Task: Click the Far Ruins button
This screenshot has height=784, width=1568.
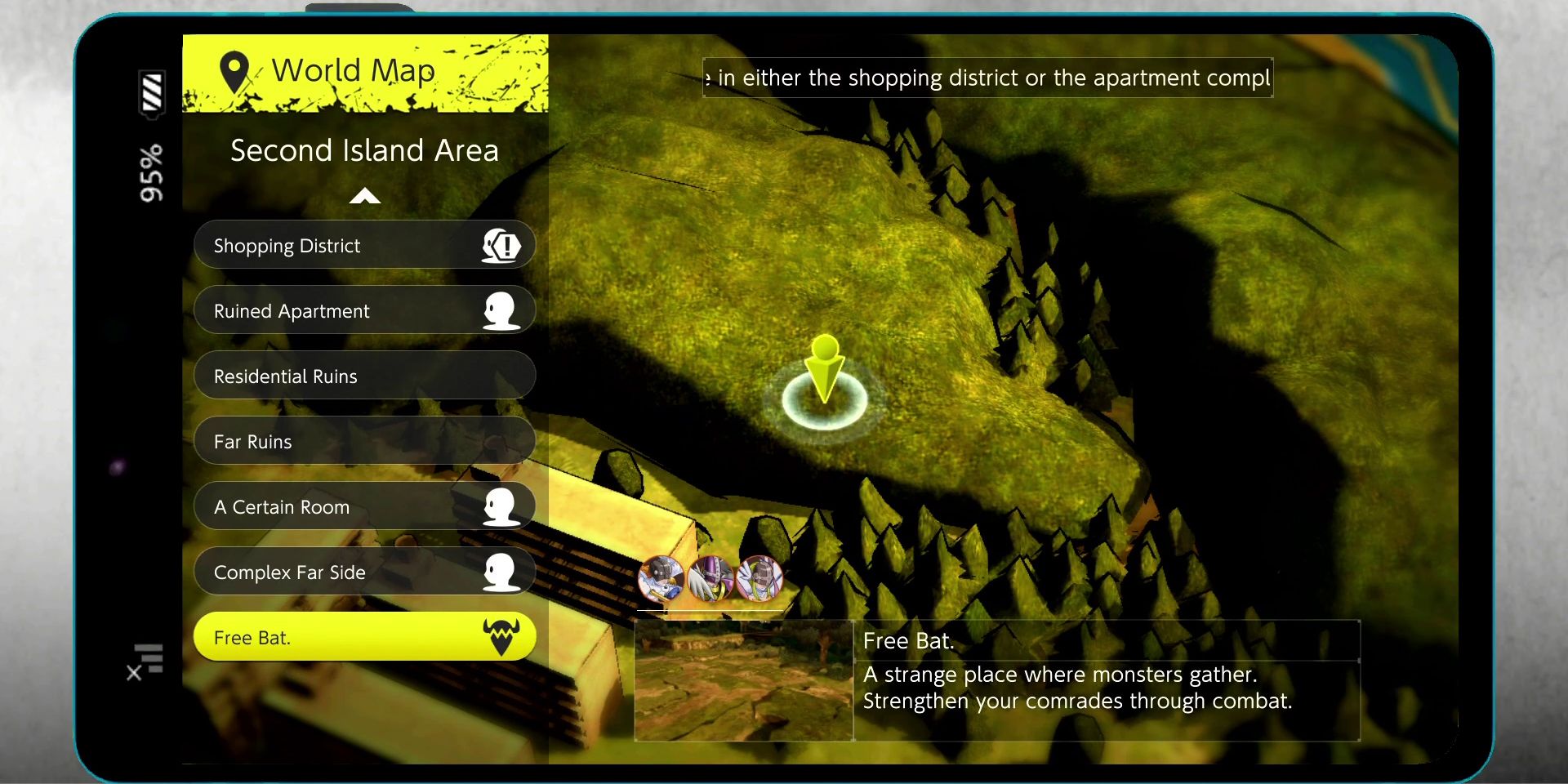Action: [x=327, y=441]
